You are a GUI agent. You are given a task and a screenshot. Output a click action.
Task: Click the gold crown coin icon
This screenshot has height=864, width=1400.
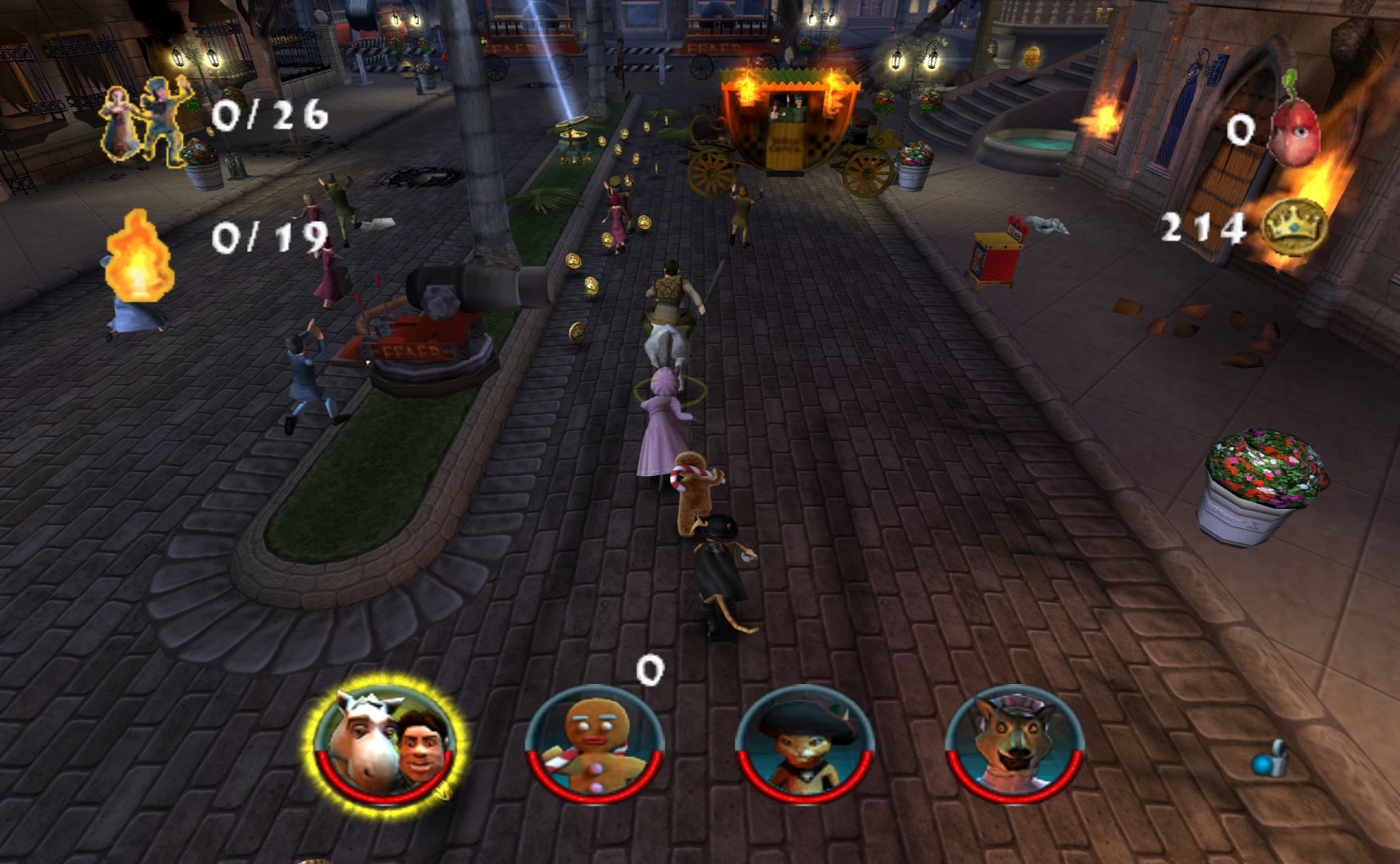coord(1293,228)
